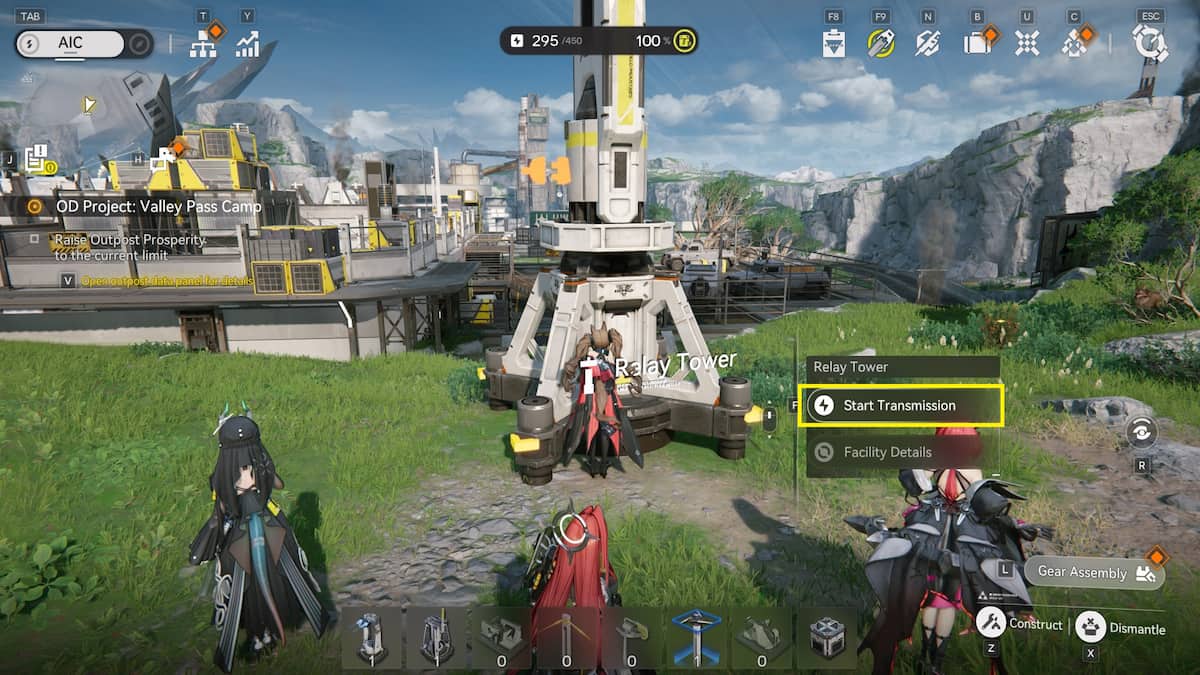Open the clipboard icon in the top bar
Viewport: 1200px width, 675px height.
(x=834, y=43)
